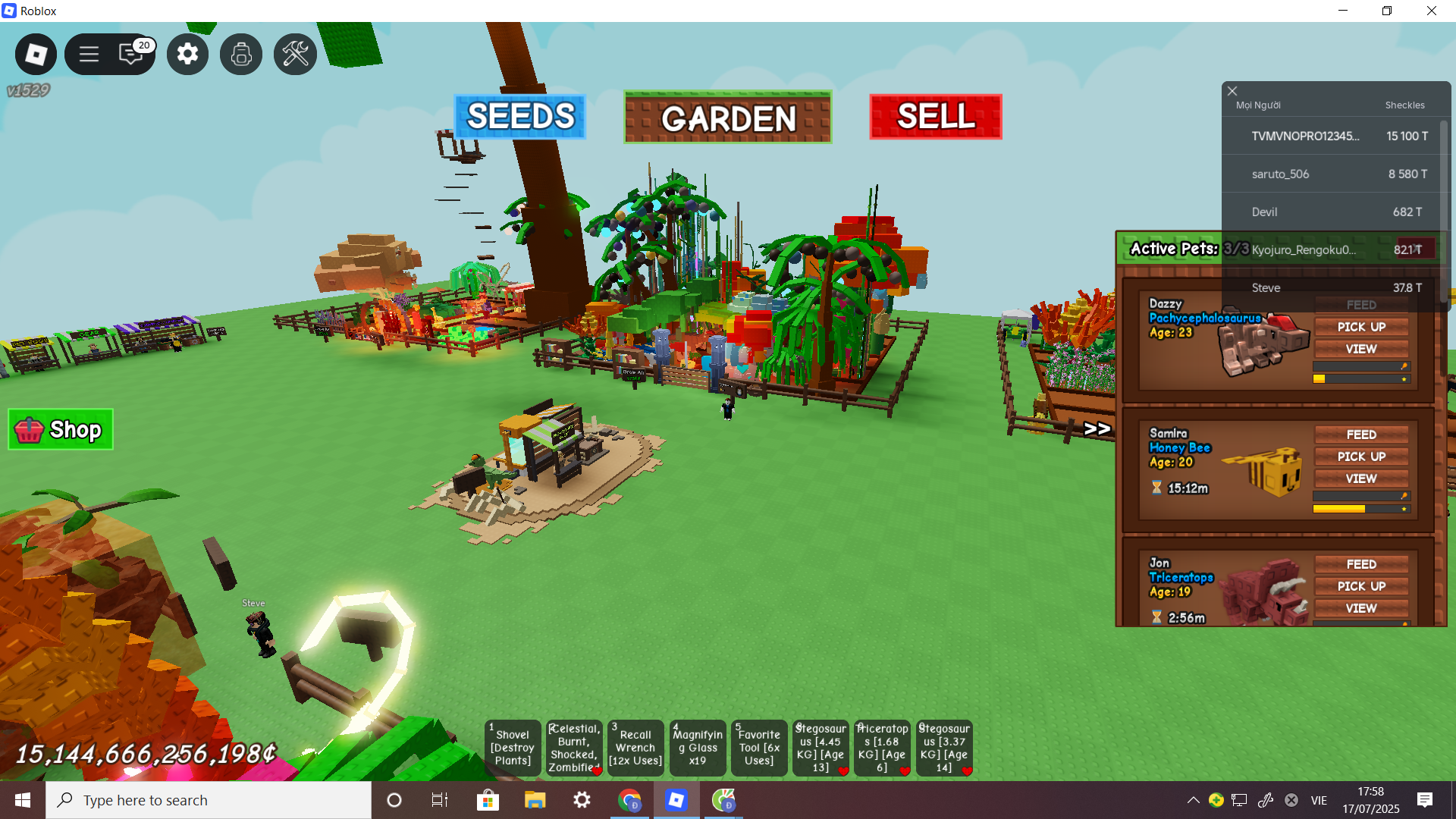Teleport to the GARDEN

[x=727, y=118]
